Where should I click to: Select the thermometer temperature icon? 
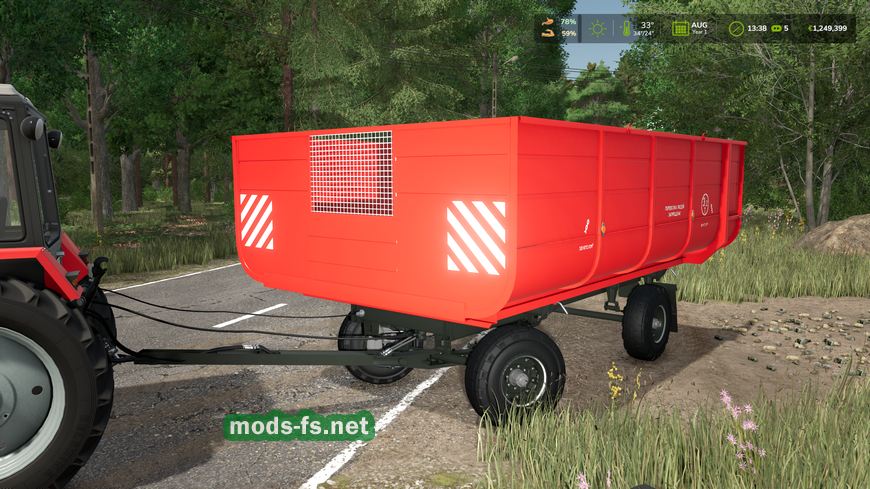(x=627, y=28)
